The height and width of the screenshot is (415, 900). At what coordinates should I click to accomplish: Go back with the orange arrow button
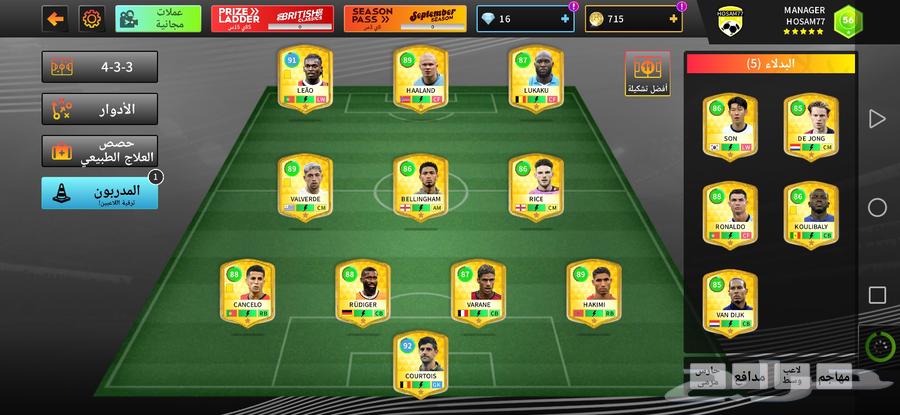coord(57,19)
